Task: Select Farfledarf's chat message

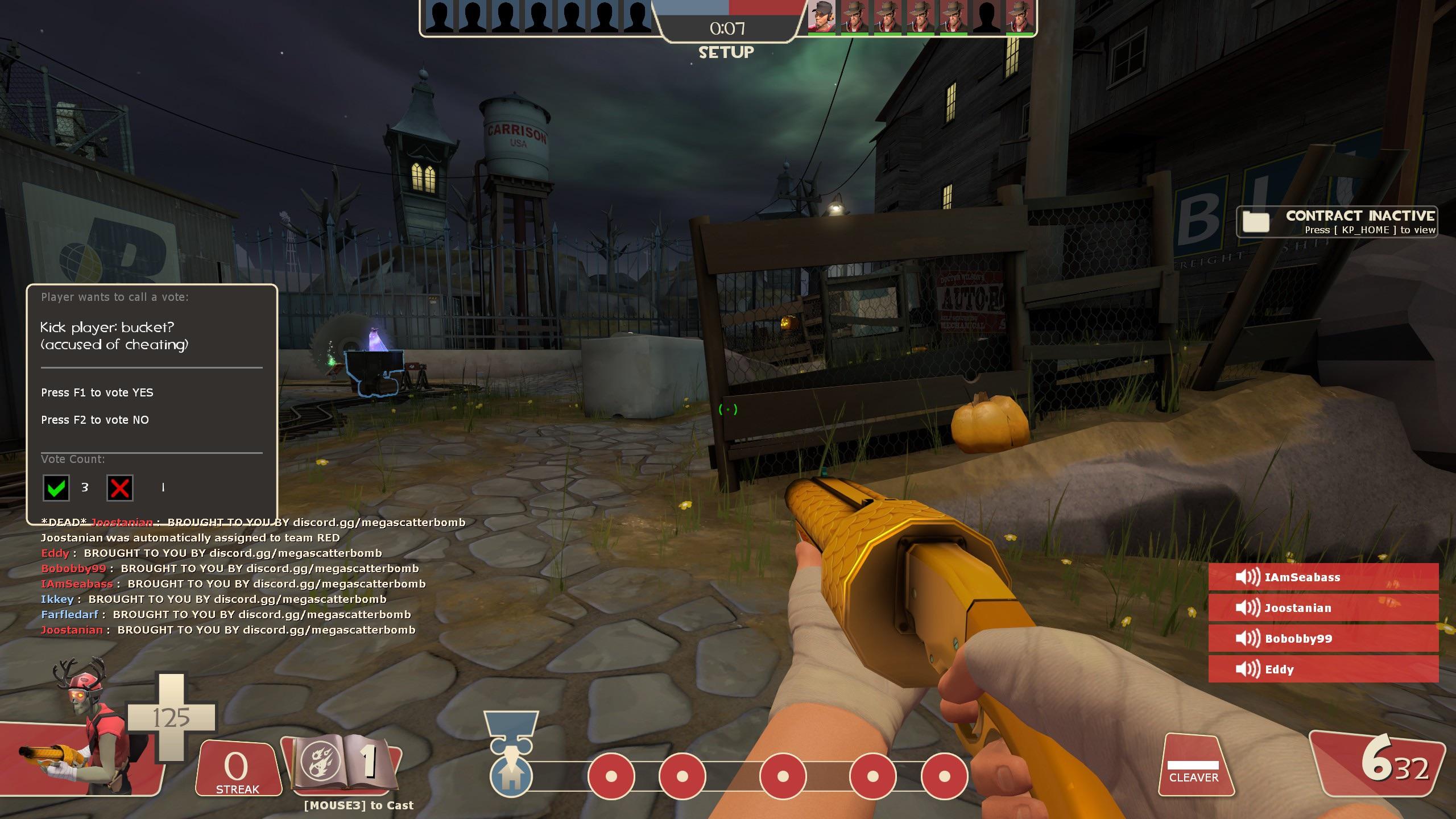Action: click(x=226, y=615)
